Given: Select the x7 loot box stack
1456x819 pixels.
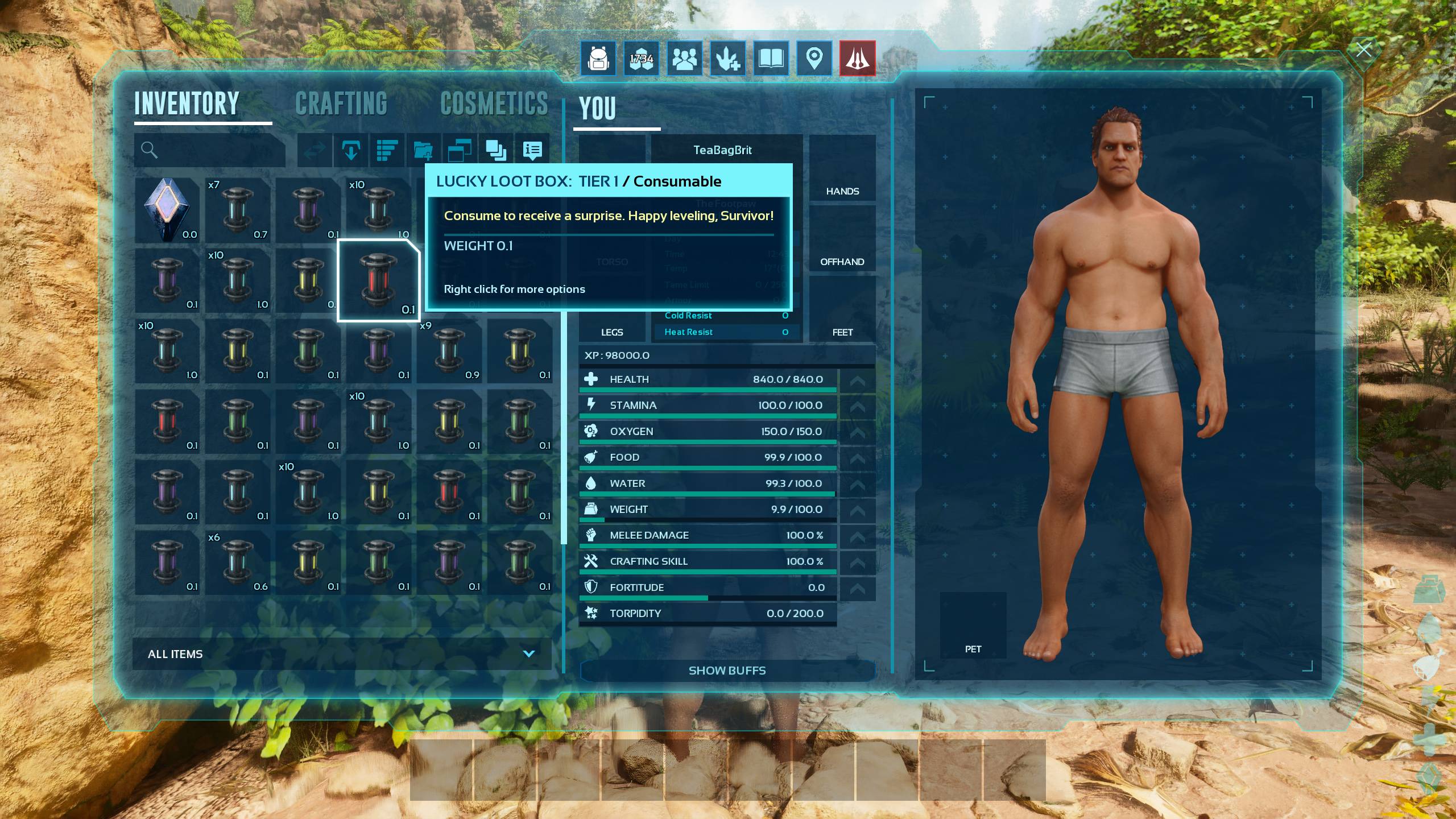Looking at the screenshot, I should tap(237, 210).
